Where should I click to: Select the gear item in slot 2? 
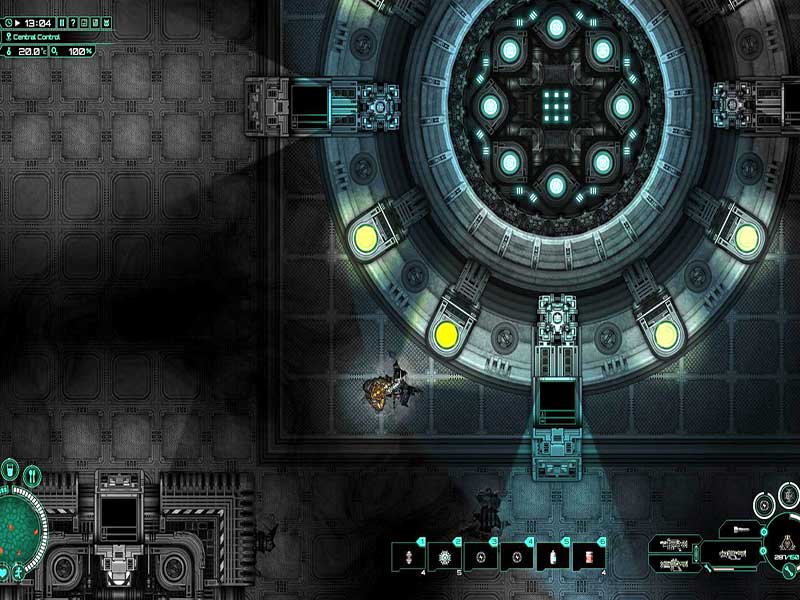[444, 557]
